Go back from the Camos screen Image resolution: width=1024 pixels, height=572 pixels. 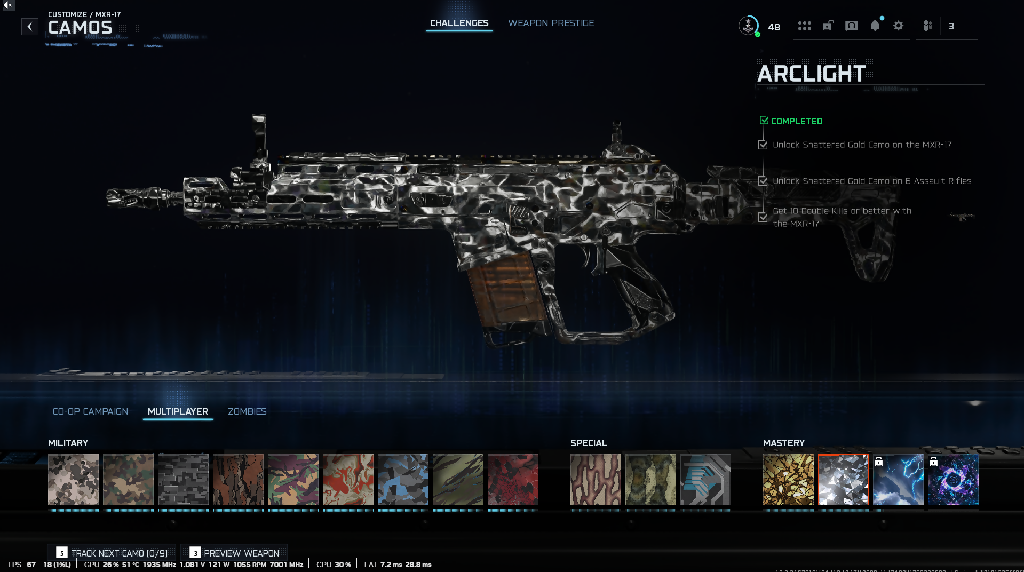point(29,27)
